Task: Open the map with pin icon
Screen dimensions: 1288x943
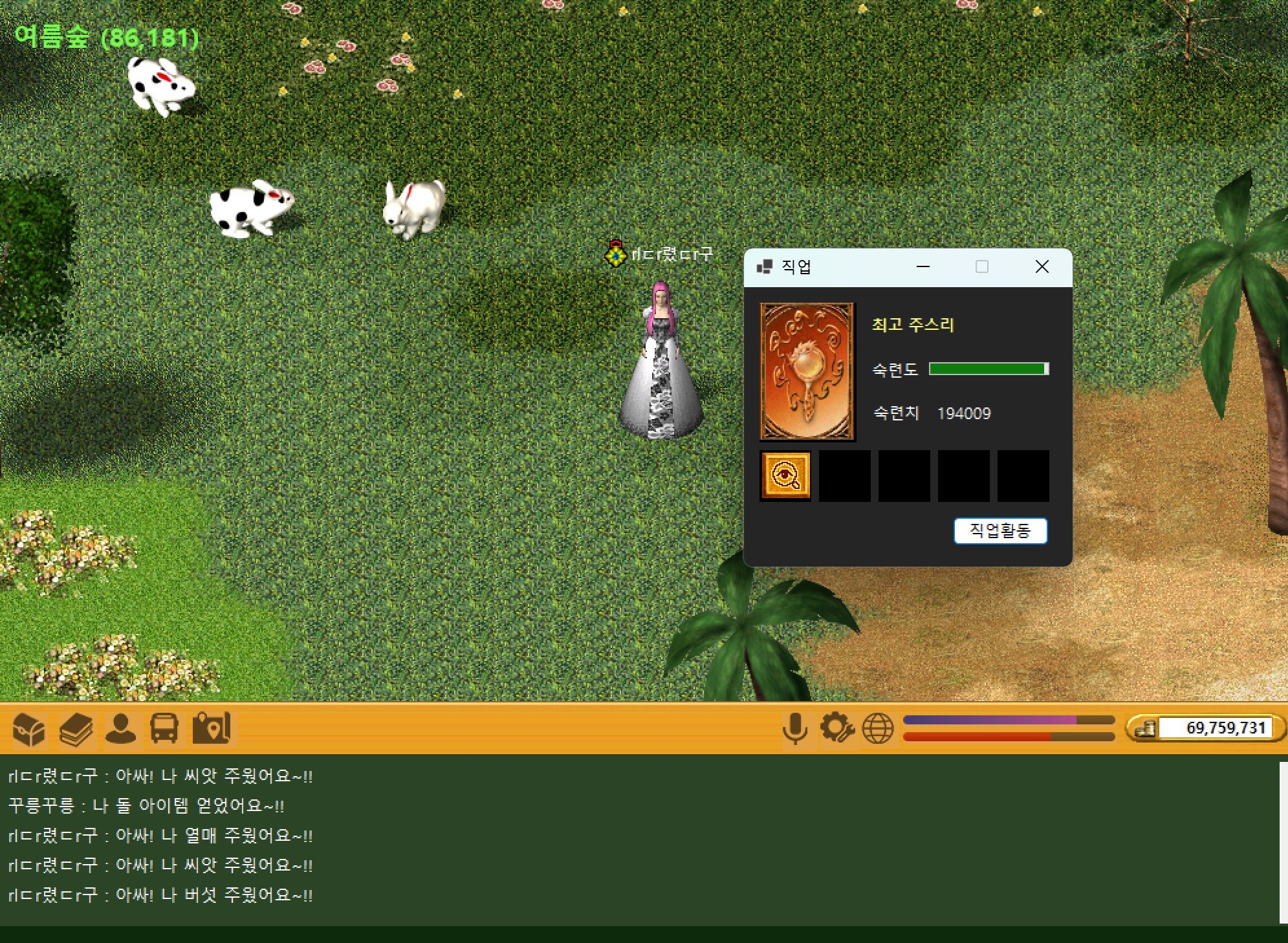Action: tap(211, 729)
